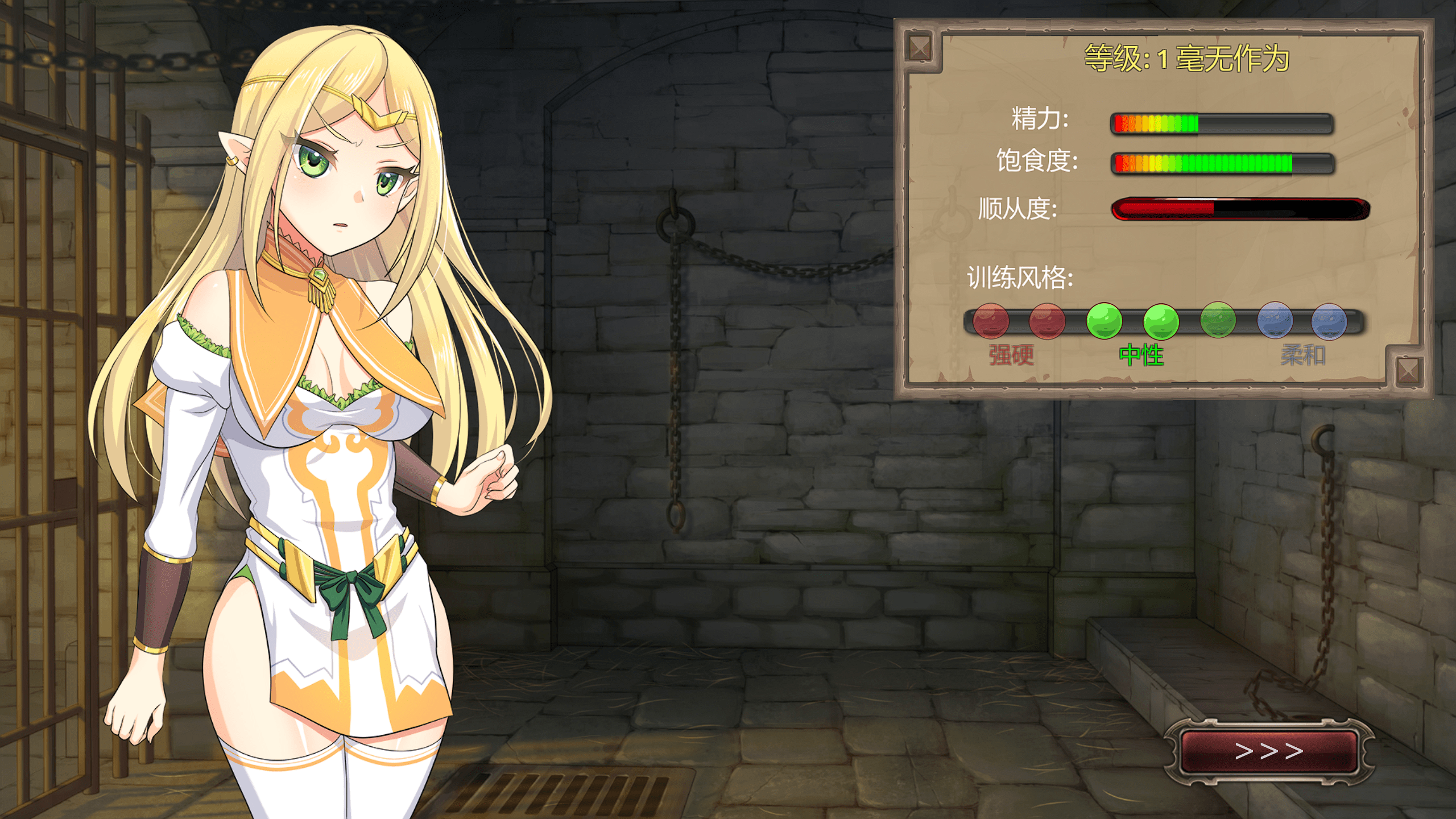The width and height of the screenshot is (1456, 819).
Task: Continue with the red >>> button
Action: coord(1269,751)
